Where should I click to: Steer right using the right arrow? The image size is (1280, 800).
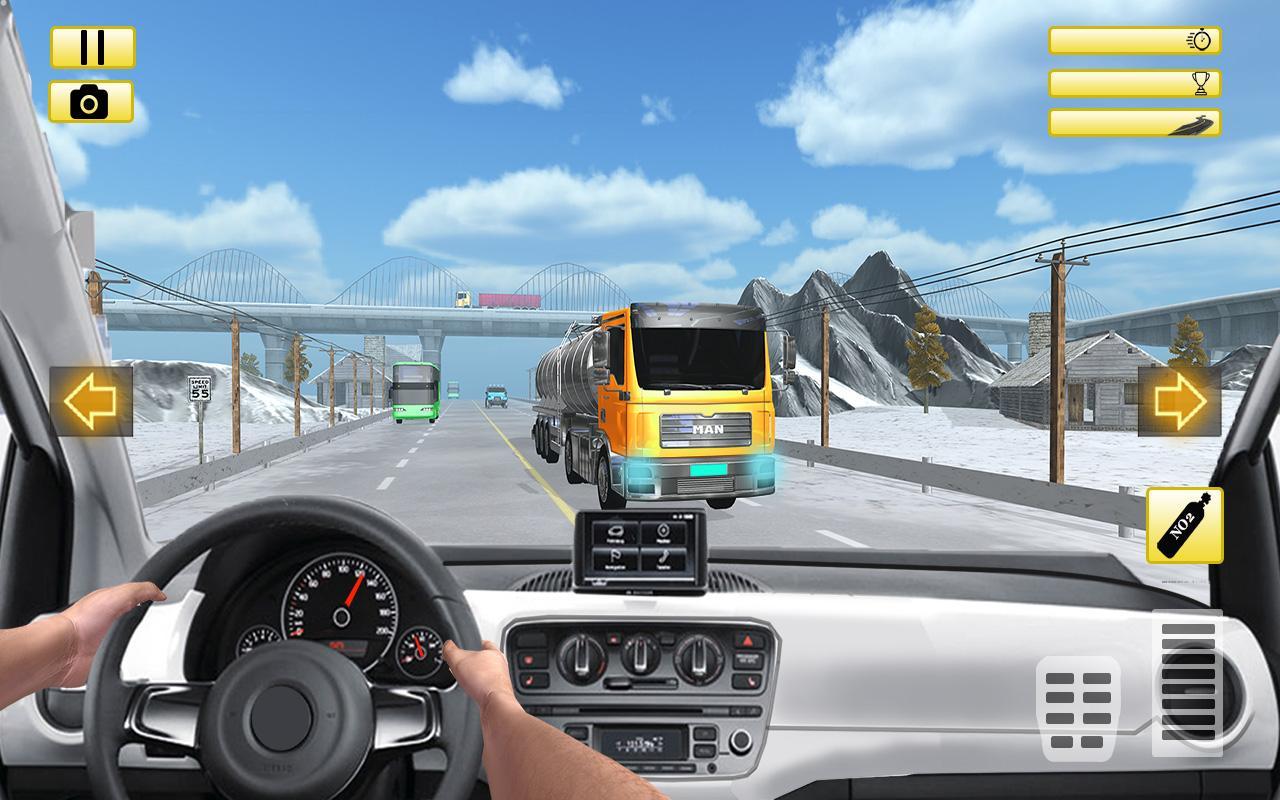point(1180,400)
